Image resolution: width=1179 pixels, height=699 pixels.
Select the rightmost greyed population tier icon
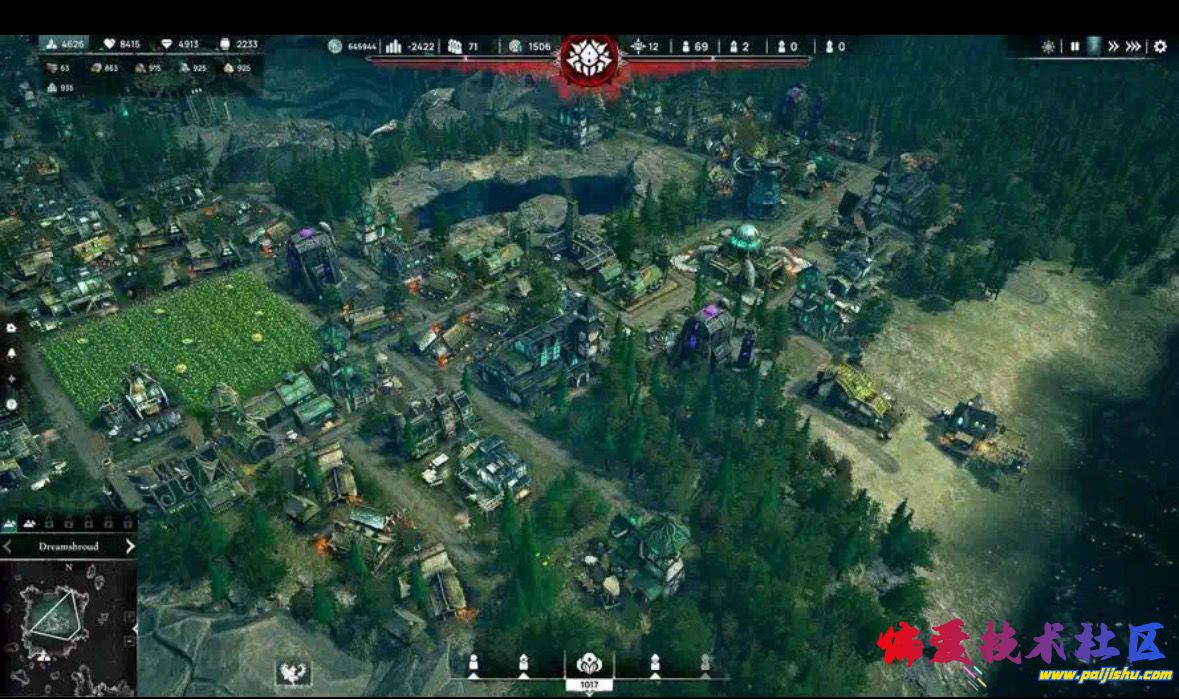[x=705, y=662]
